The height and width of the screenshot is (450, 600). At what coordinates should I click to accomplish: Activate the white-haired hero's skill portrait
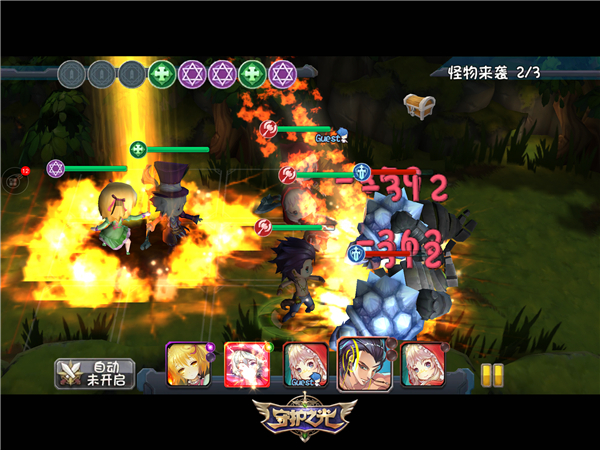point(244,365)
